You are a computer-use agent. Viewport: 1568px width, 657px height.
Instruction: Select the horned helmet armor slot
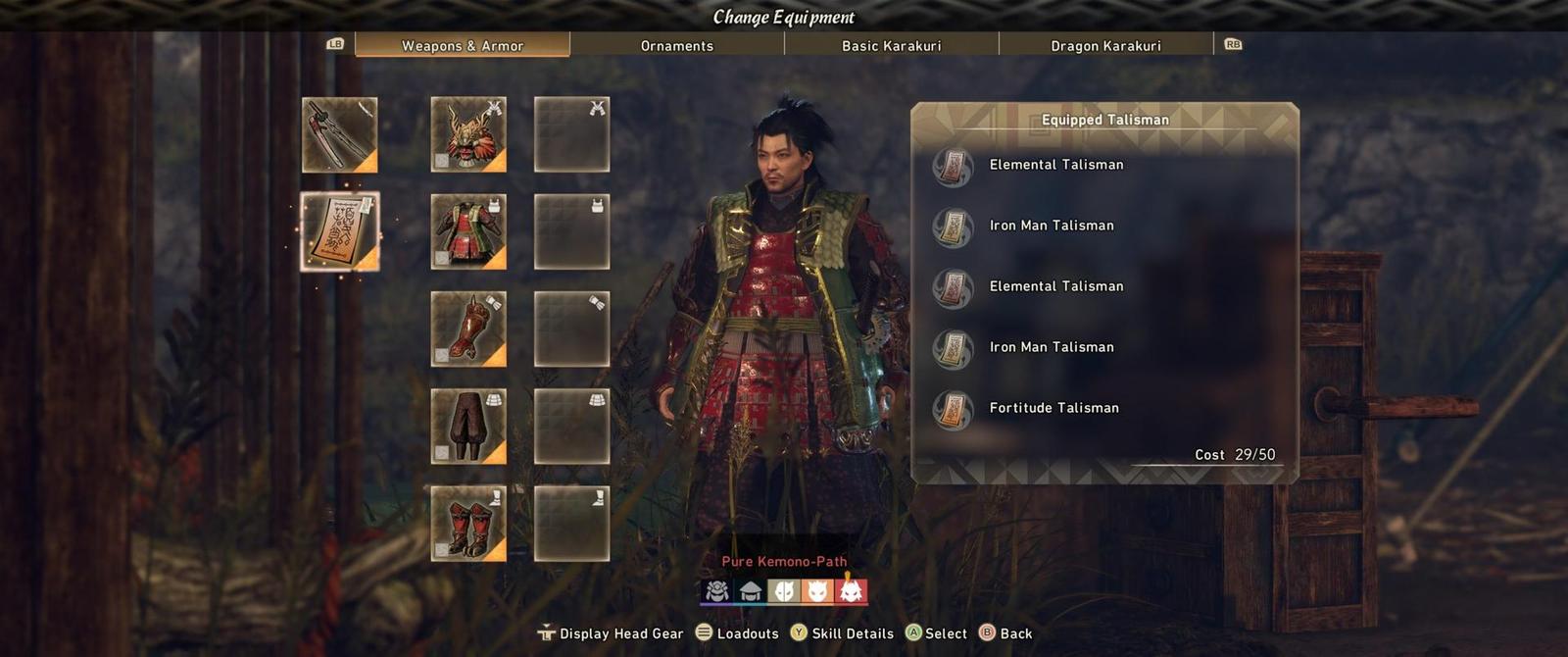click(x=468, y=134)
